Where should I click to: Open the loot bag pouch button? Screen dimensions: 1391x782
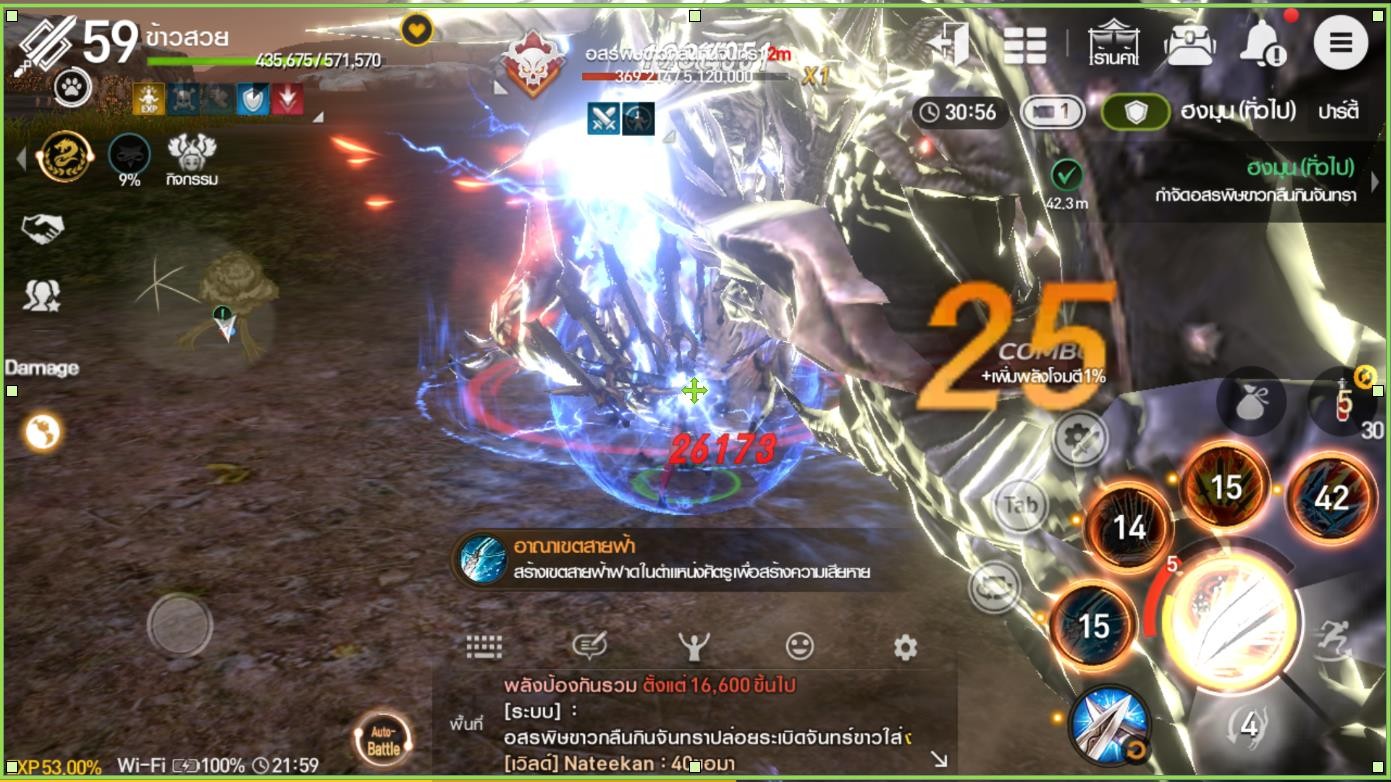pyautogui.click(x=1250, y=401)
